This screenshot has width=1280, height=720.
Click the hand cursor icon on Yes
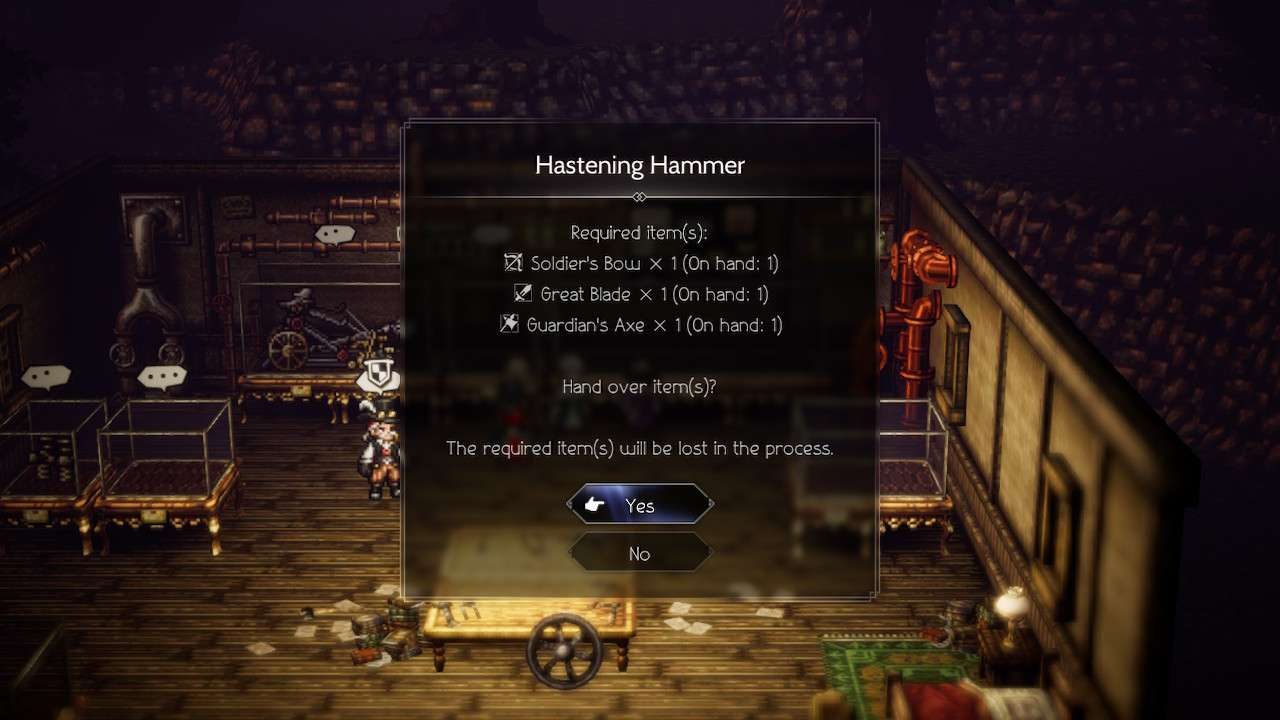593,504
